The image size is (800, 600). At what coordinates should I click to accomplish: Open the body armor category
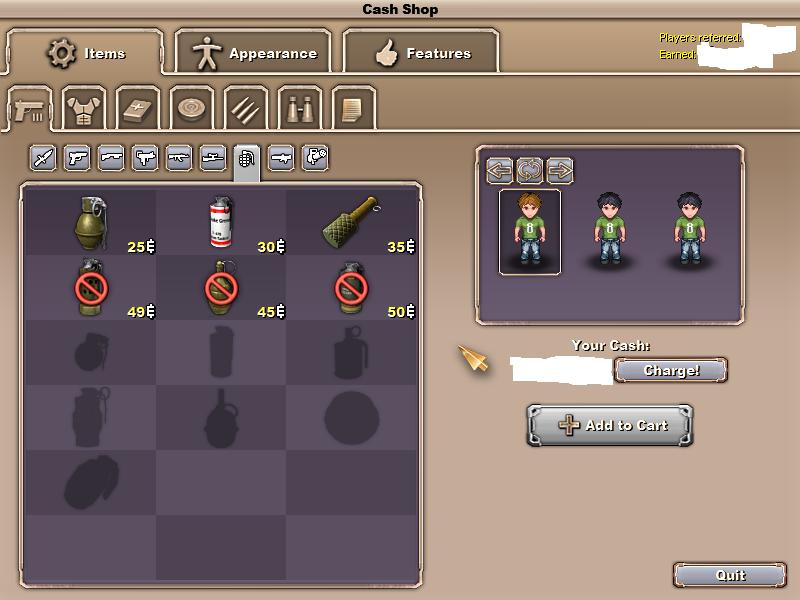coord(84,108)
